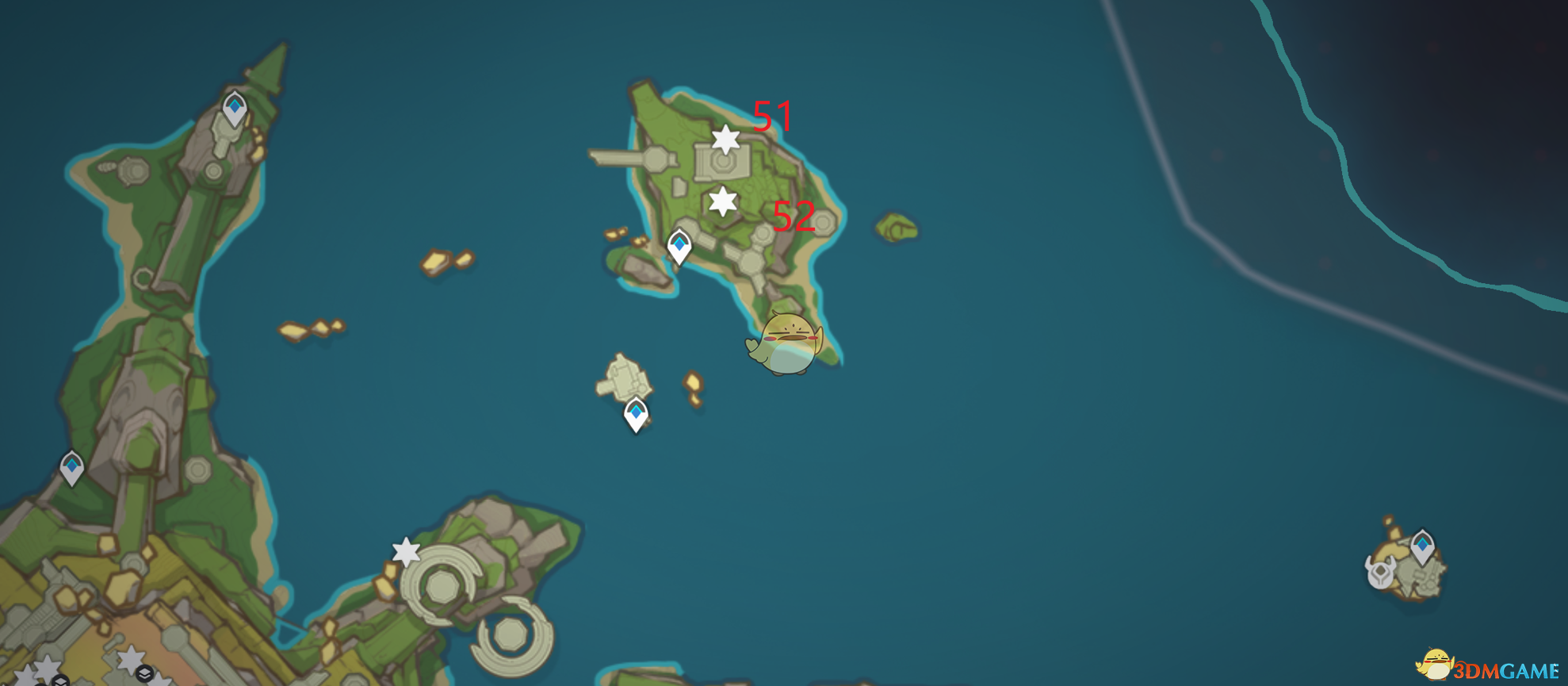Click the teleport waypoint on the central island
Image resolution: width=1568 pixels, height=686 pixels.
pyautogui.click(x=679, y=246)
